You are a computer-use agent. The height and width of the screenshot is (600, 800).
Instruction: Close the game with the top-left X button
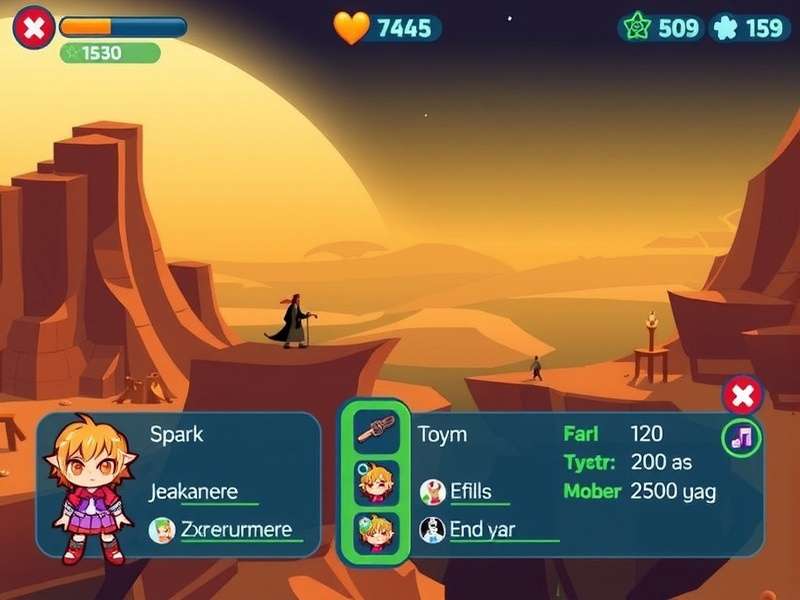33,28
